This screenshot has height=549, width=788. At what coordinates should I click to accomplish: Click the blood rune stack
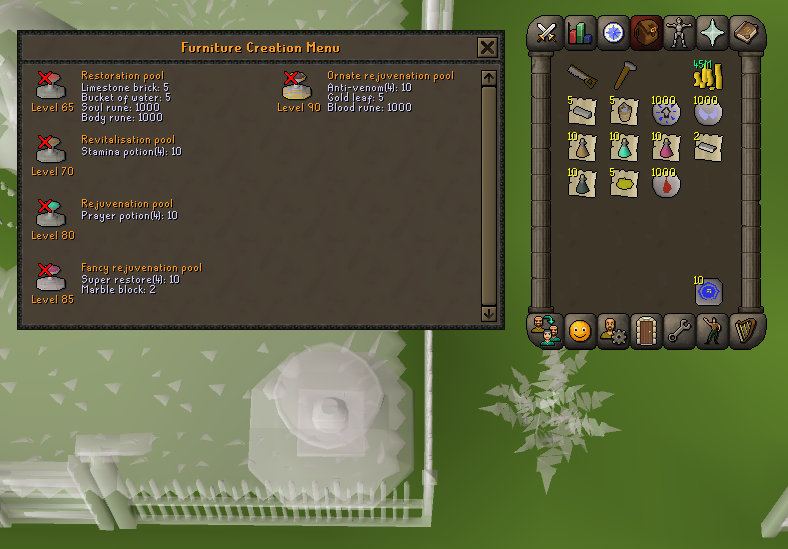(x=666, y=184)
